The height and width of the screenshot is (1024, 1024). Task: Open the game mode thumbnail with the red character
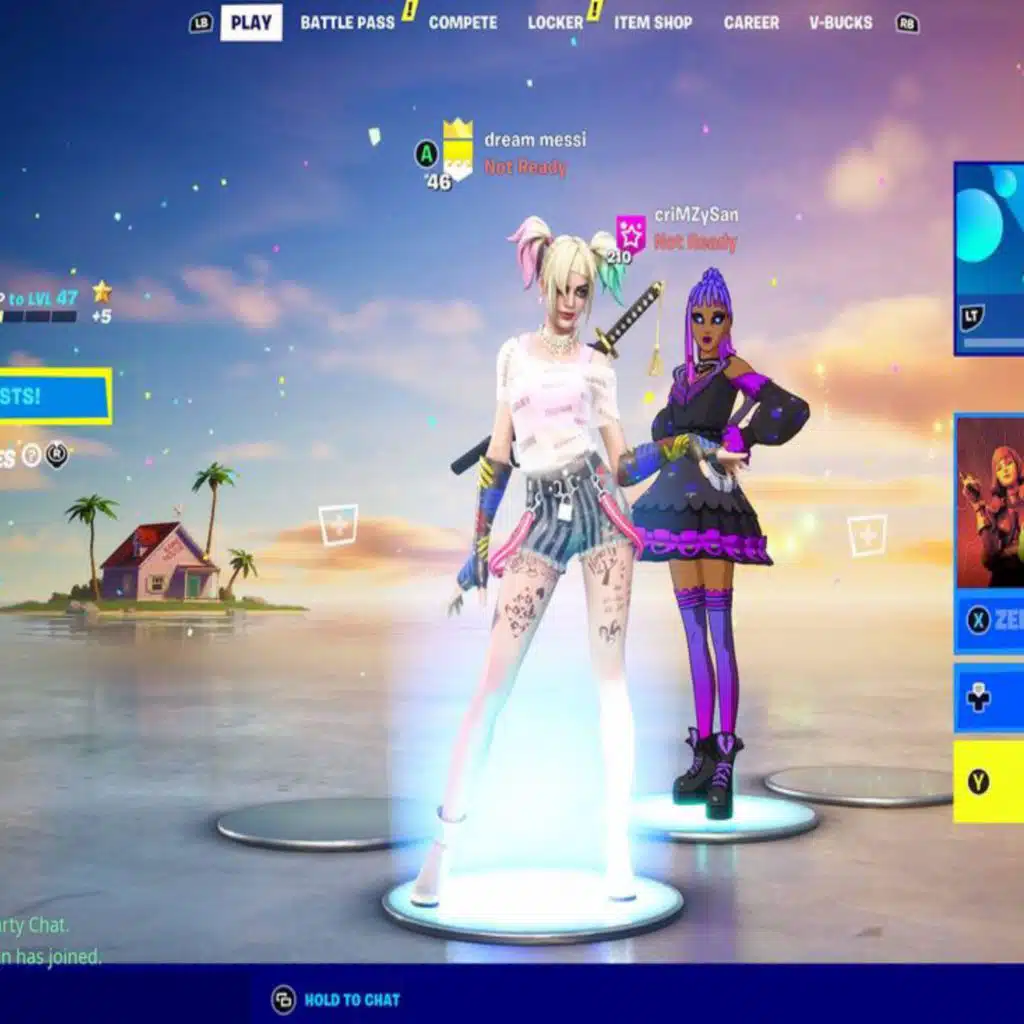pyautogui.click(x=990, y=502)
